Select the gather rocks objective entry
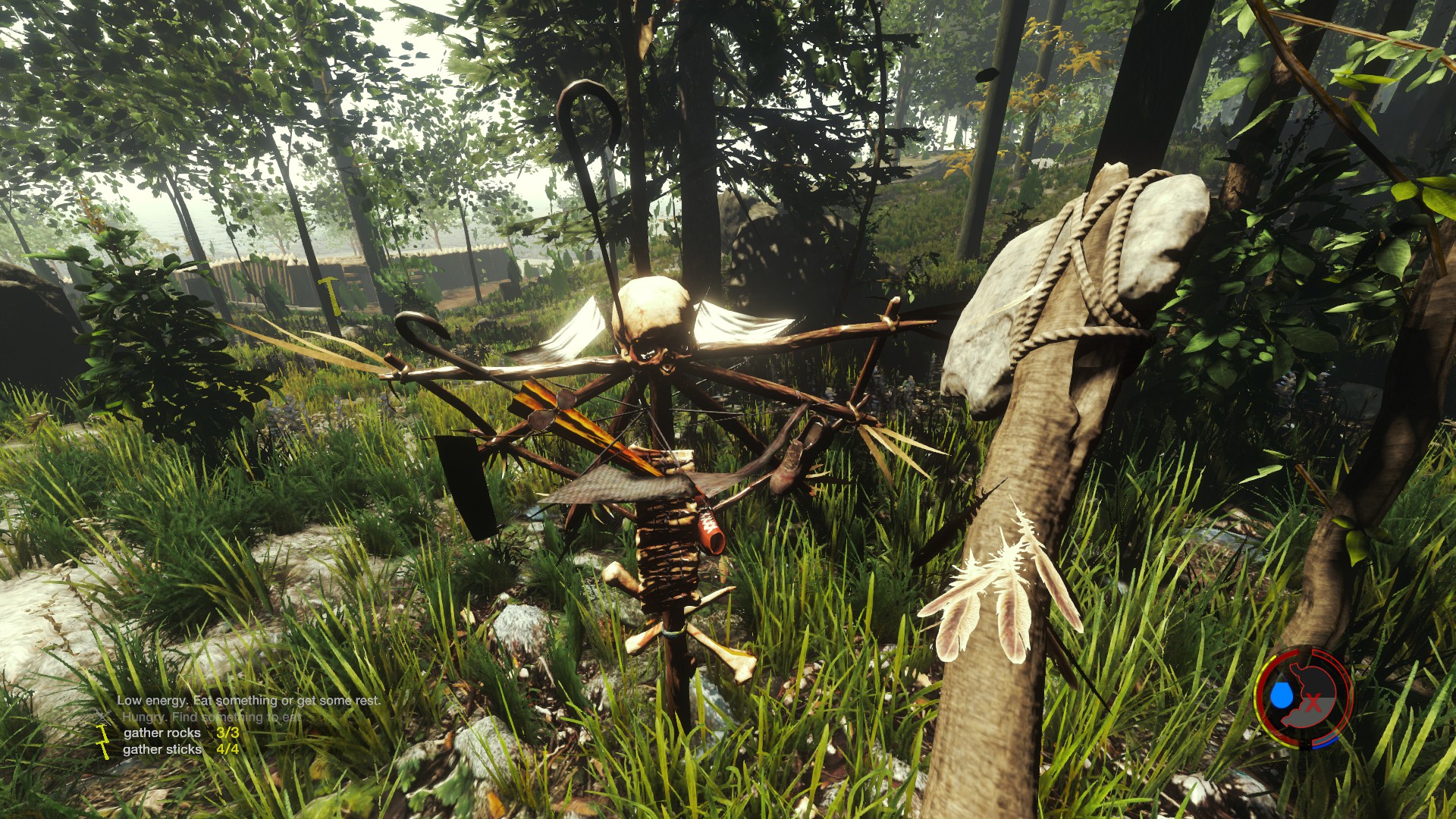Screen dimensions: 1456x819 point(162,733)
